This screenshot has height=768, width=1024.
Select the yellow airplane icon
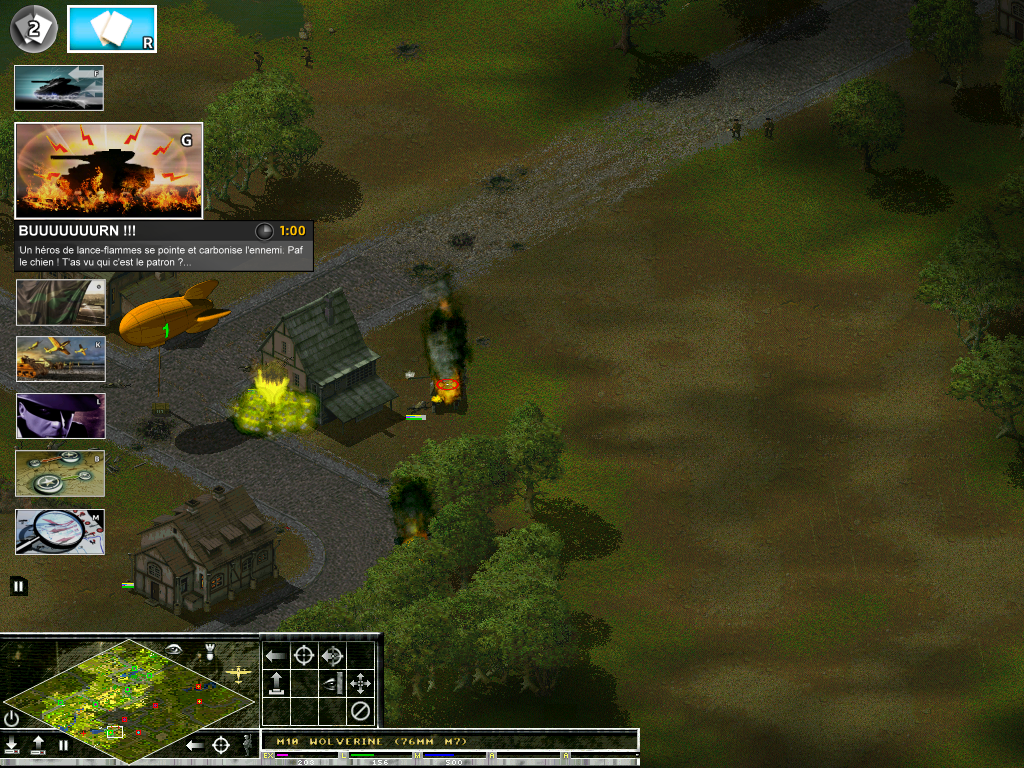tap(239, 675)
